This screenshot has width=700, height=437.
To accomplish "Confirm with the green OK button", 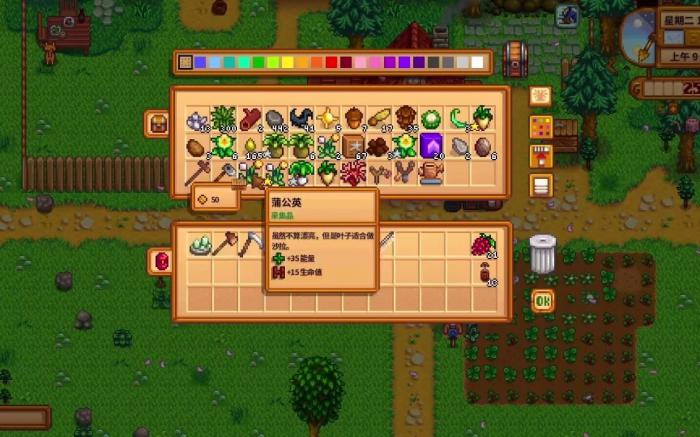I will click(x=542, y=299).
